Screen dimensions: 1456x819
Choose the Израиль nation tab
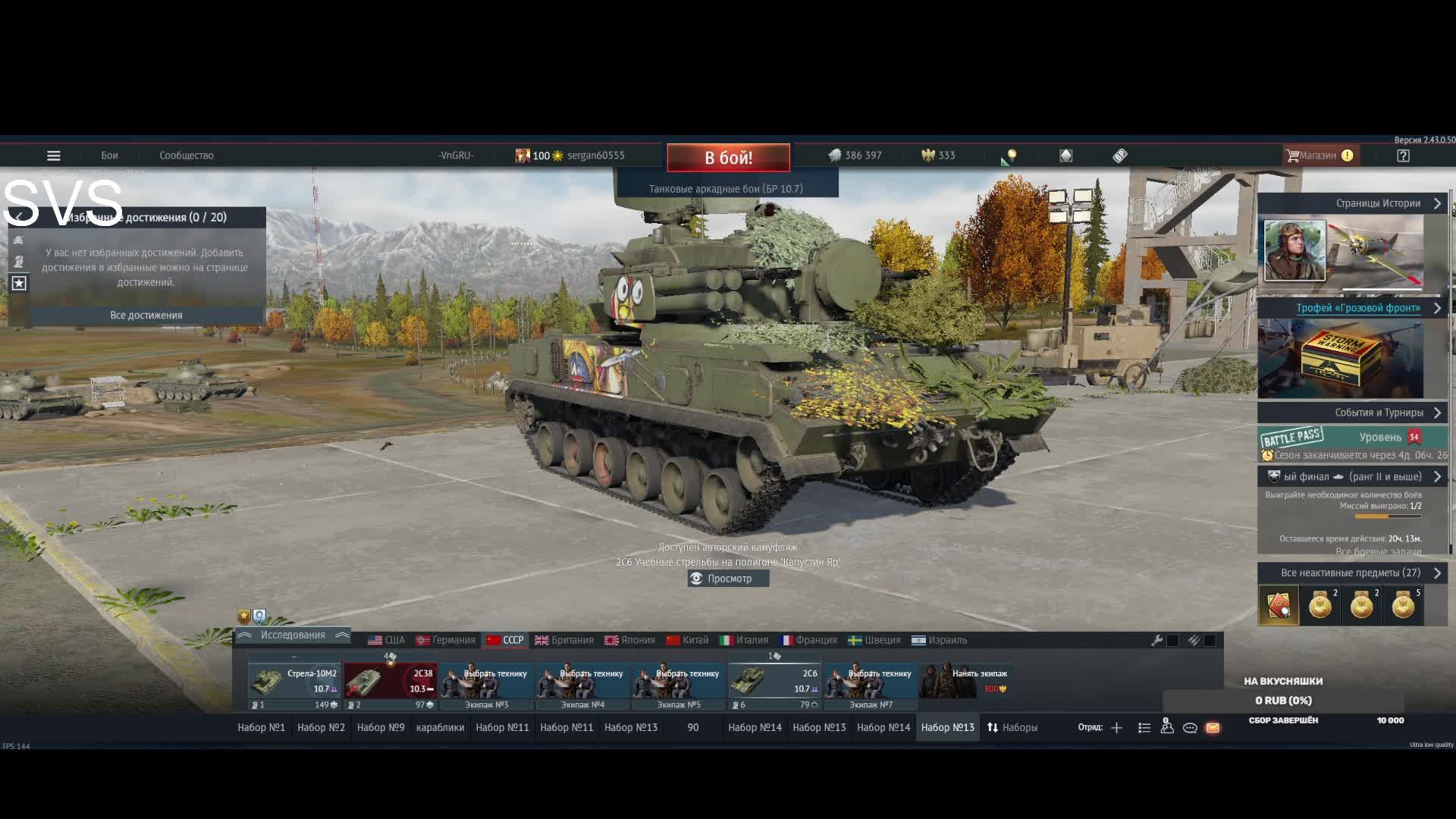click(x=939, y=640)
